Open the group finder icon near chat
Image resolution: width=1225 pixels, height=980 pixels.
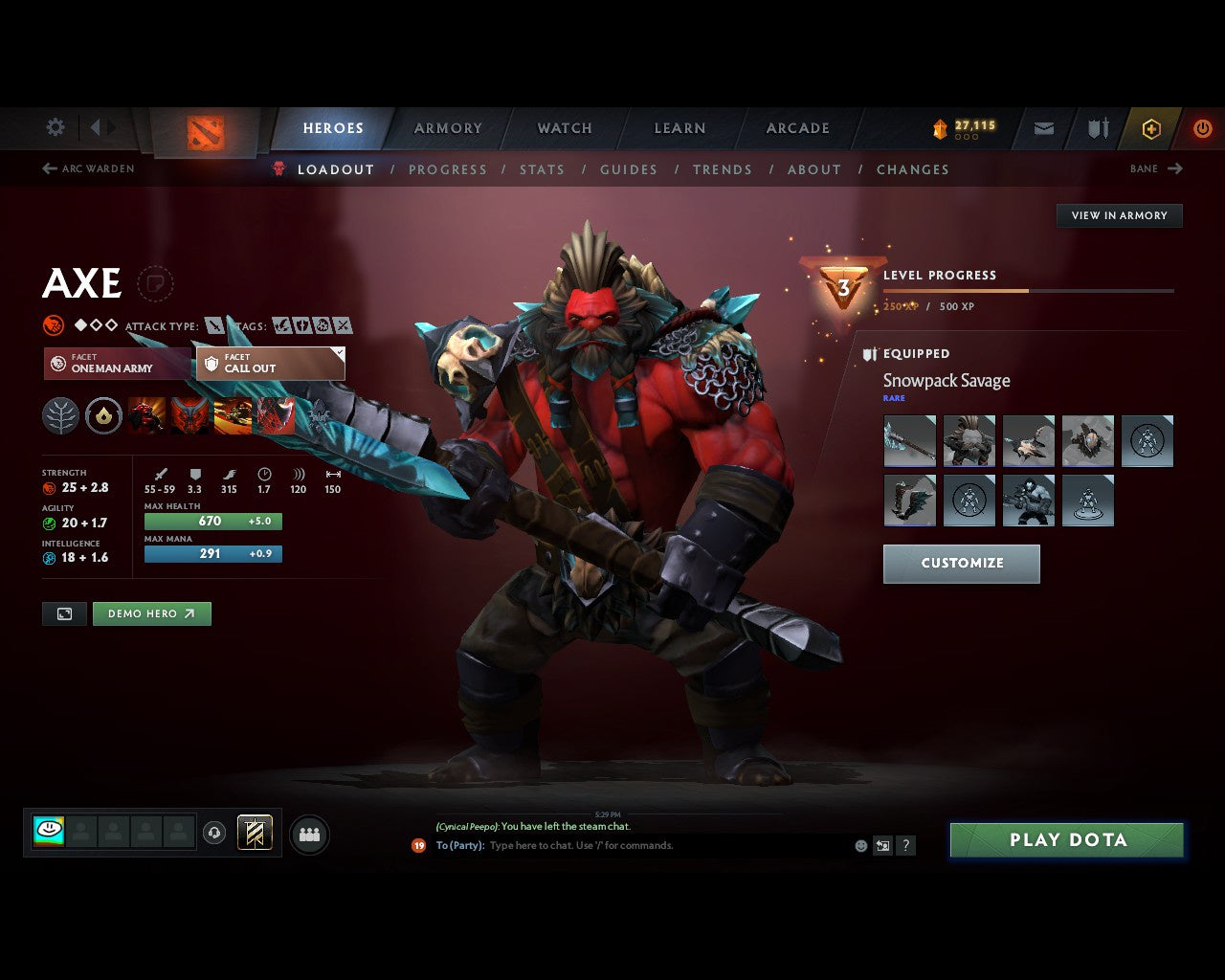pyautogui.click(x=308, y=833)
